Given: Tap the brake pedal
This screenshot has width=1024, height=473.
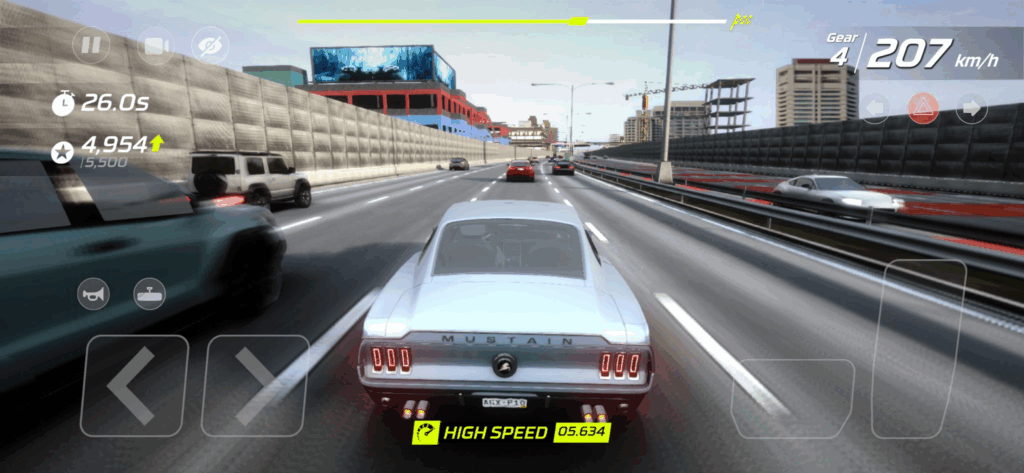Looking at the screenshot, I should click(x=792, y=398).
